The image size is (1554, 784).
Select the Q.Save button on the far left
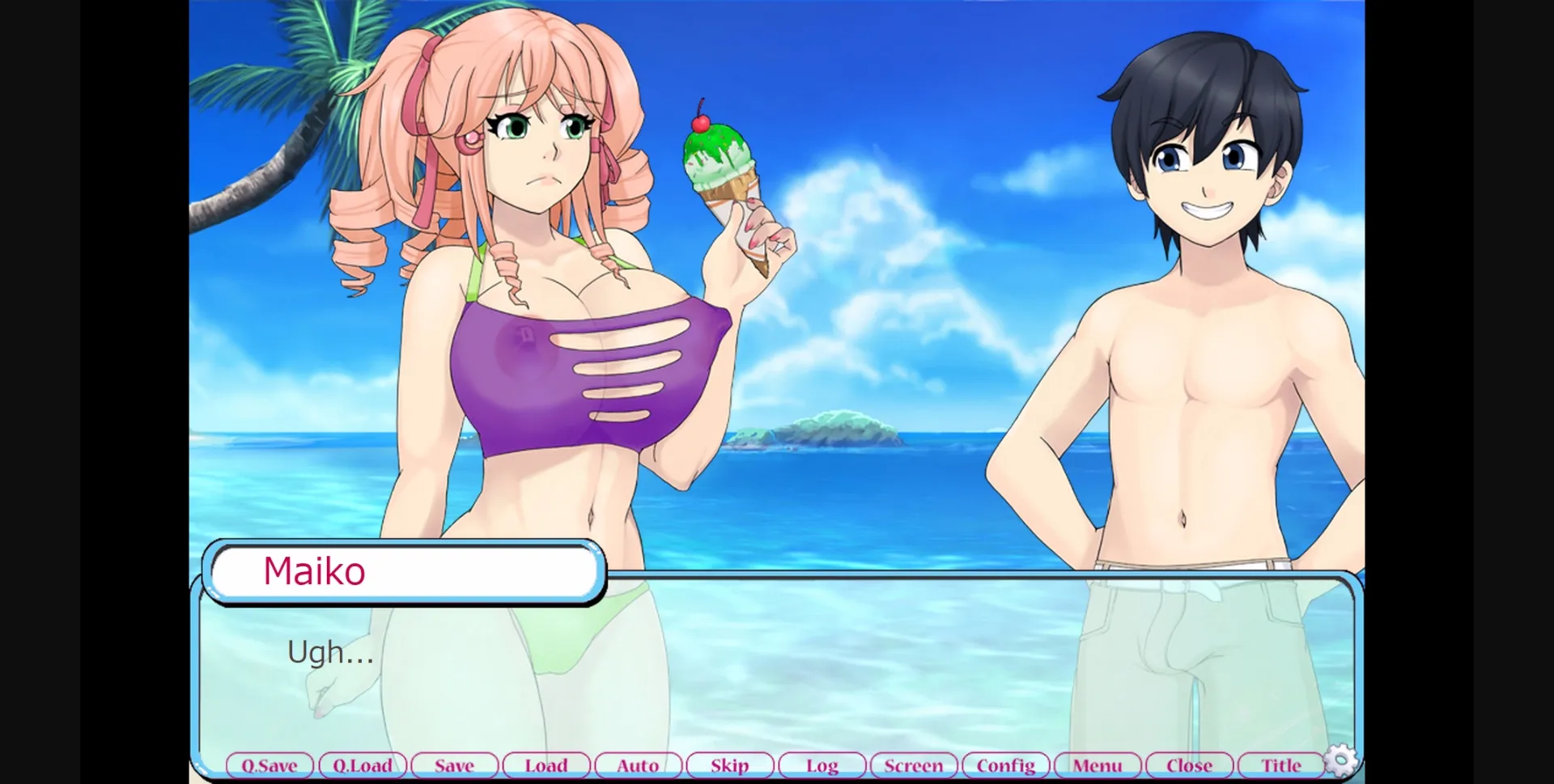click(x=270, y=765)
